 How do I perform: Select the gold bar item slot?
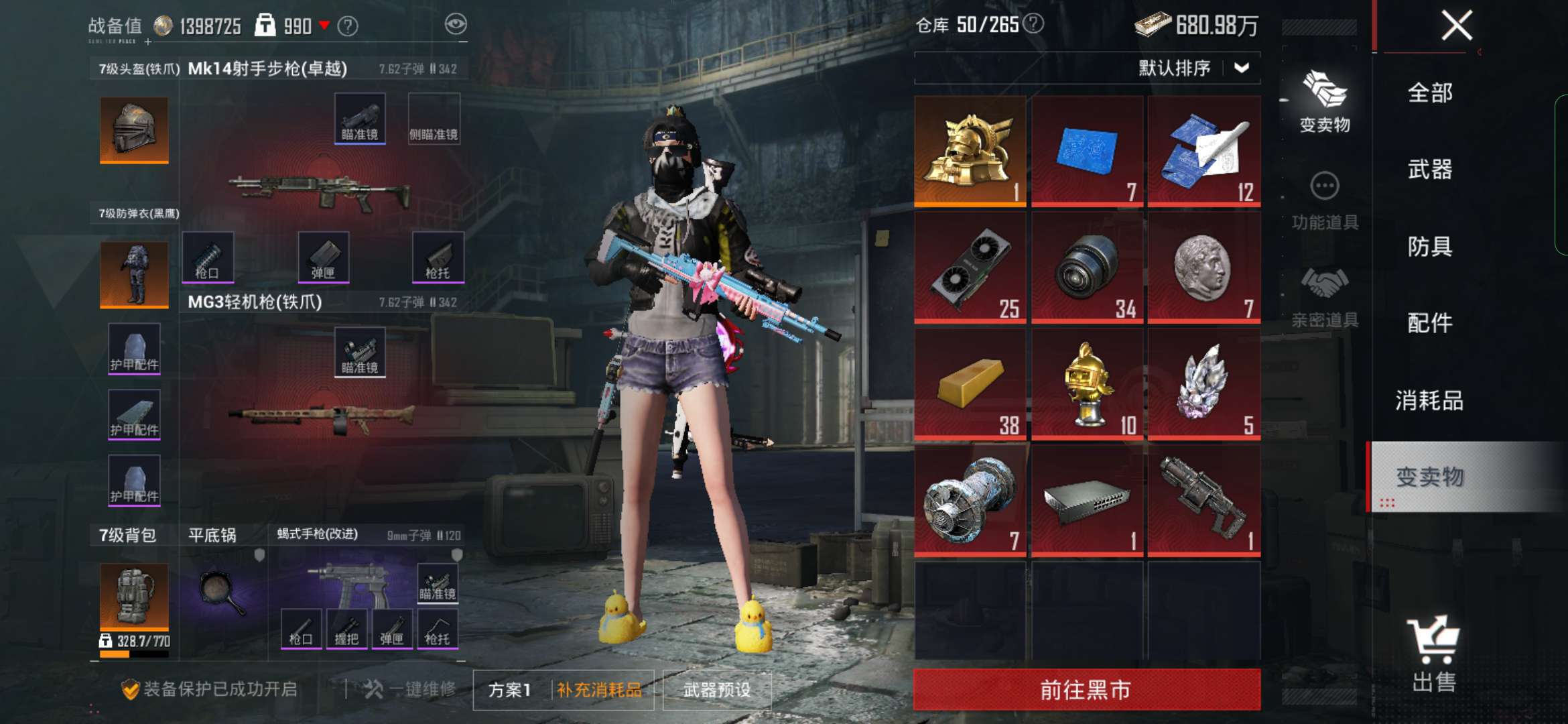click(970, 383)
